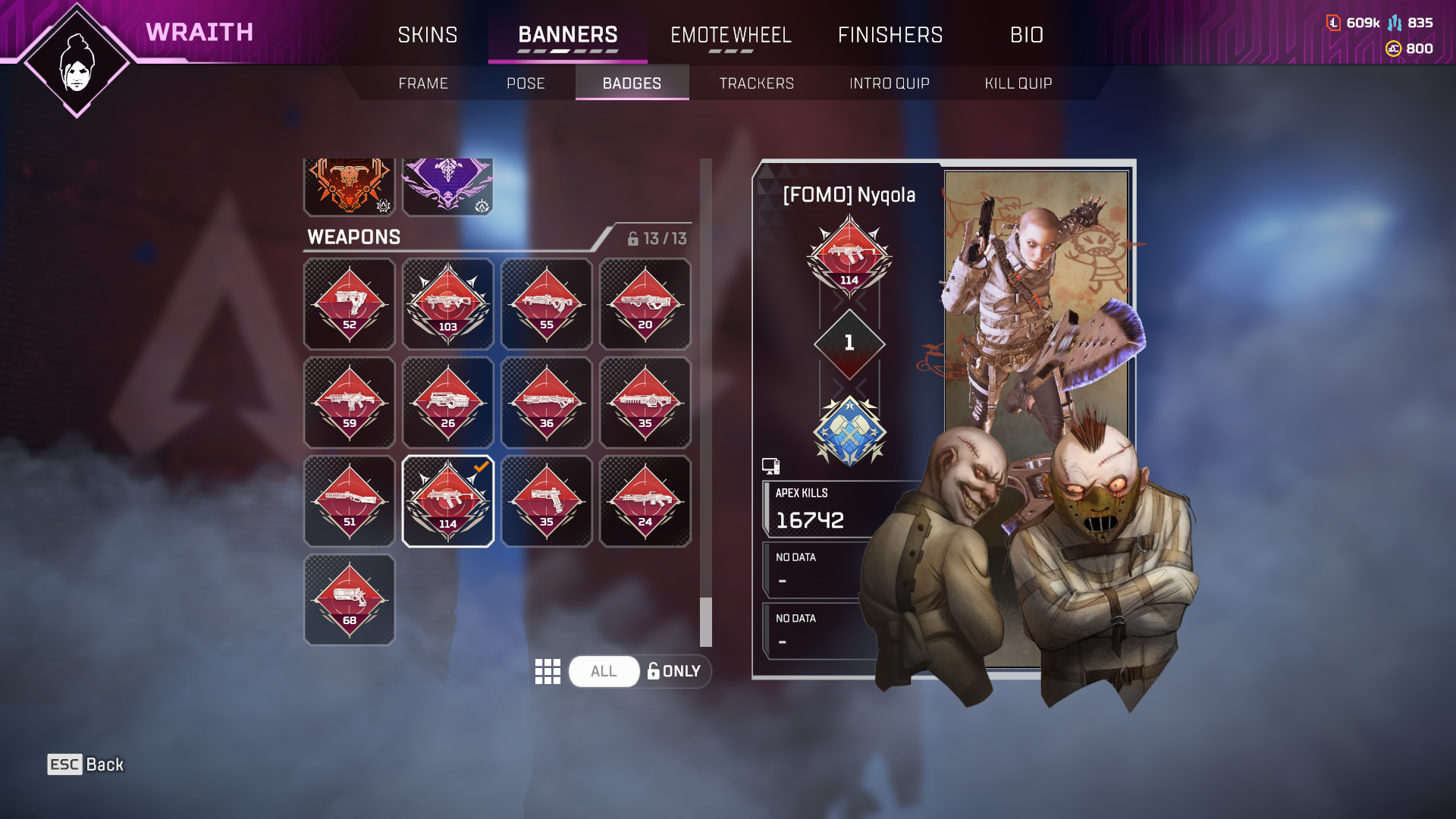
Task: Switch to the FINISHERS tab
Action: 890,35
